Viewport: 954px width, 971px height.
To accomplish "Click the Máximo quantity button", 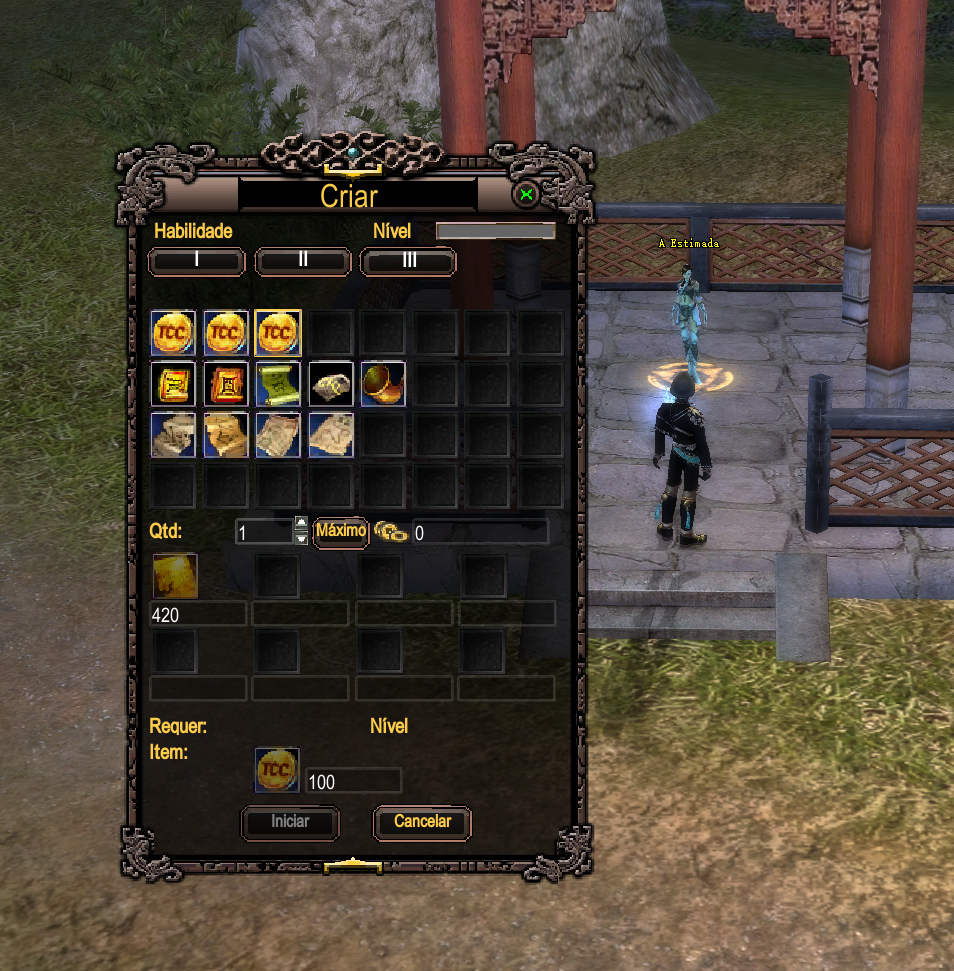I will pyautogui.click(x=341, y=531).
